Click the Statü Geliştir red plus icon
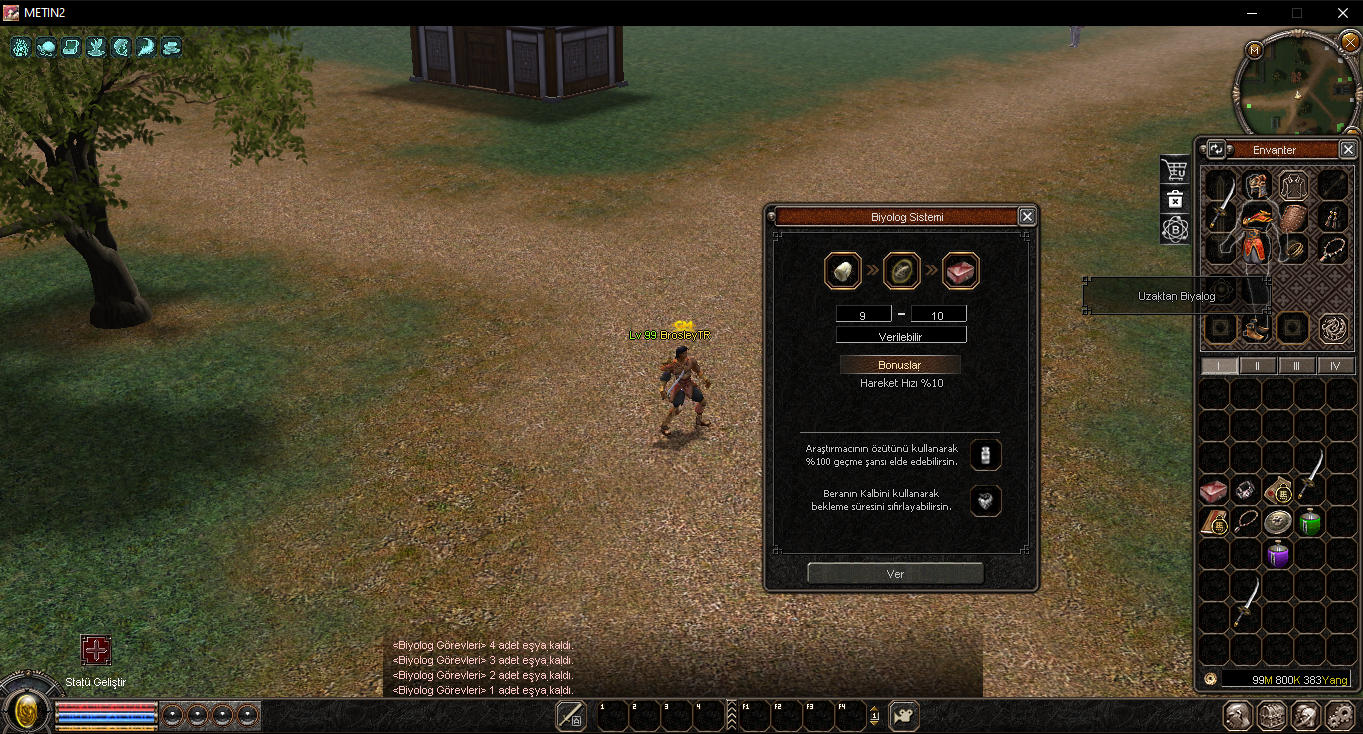The height and width of the screenshot is (734, 1363). coord(96,651)
